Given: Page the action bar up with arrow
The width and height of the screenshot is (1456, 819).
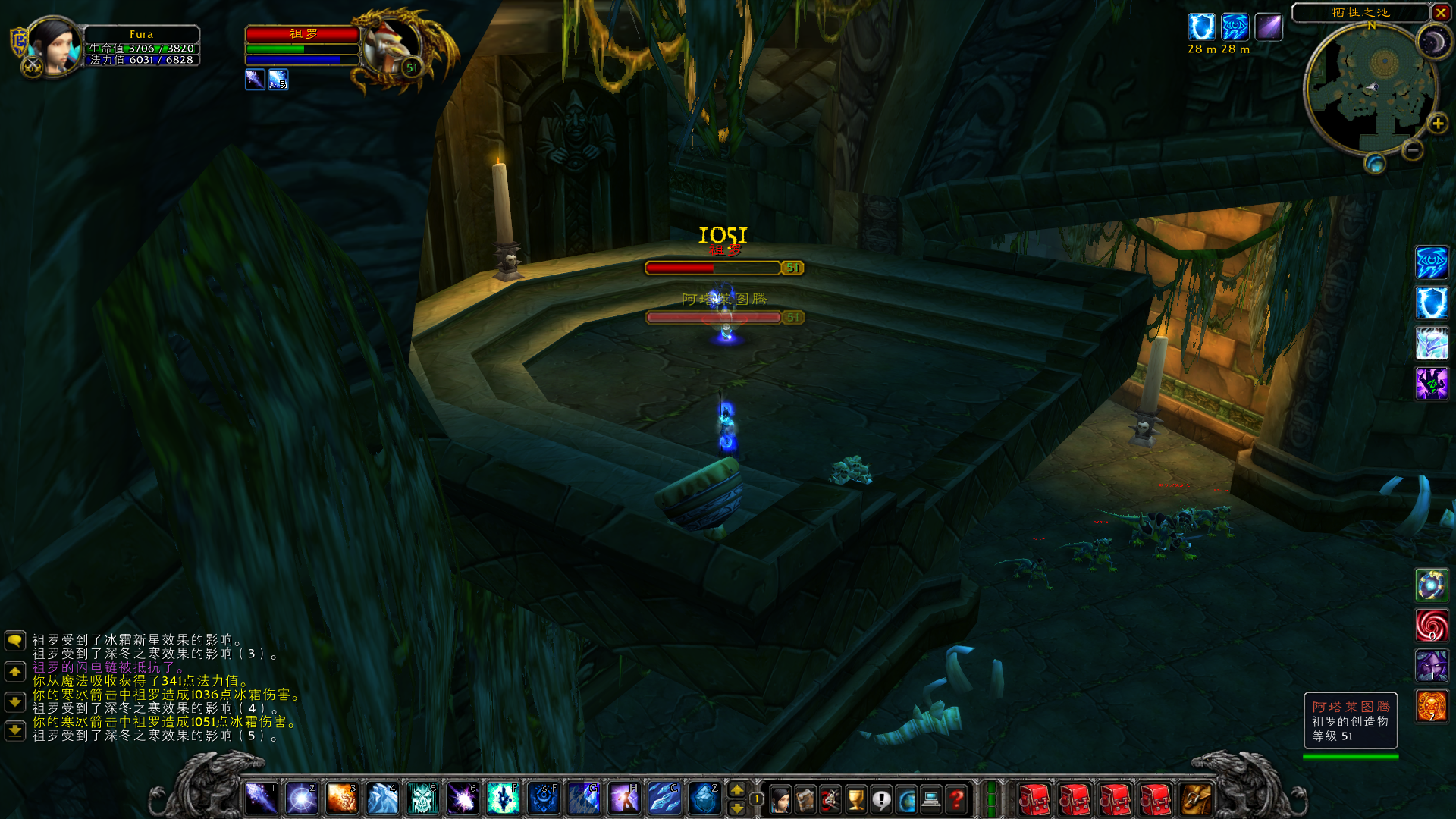Looking at the screenshot, I should point(736,790).
